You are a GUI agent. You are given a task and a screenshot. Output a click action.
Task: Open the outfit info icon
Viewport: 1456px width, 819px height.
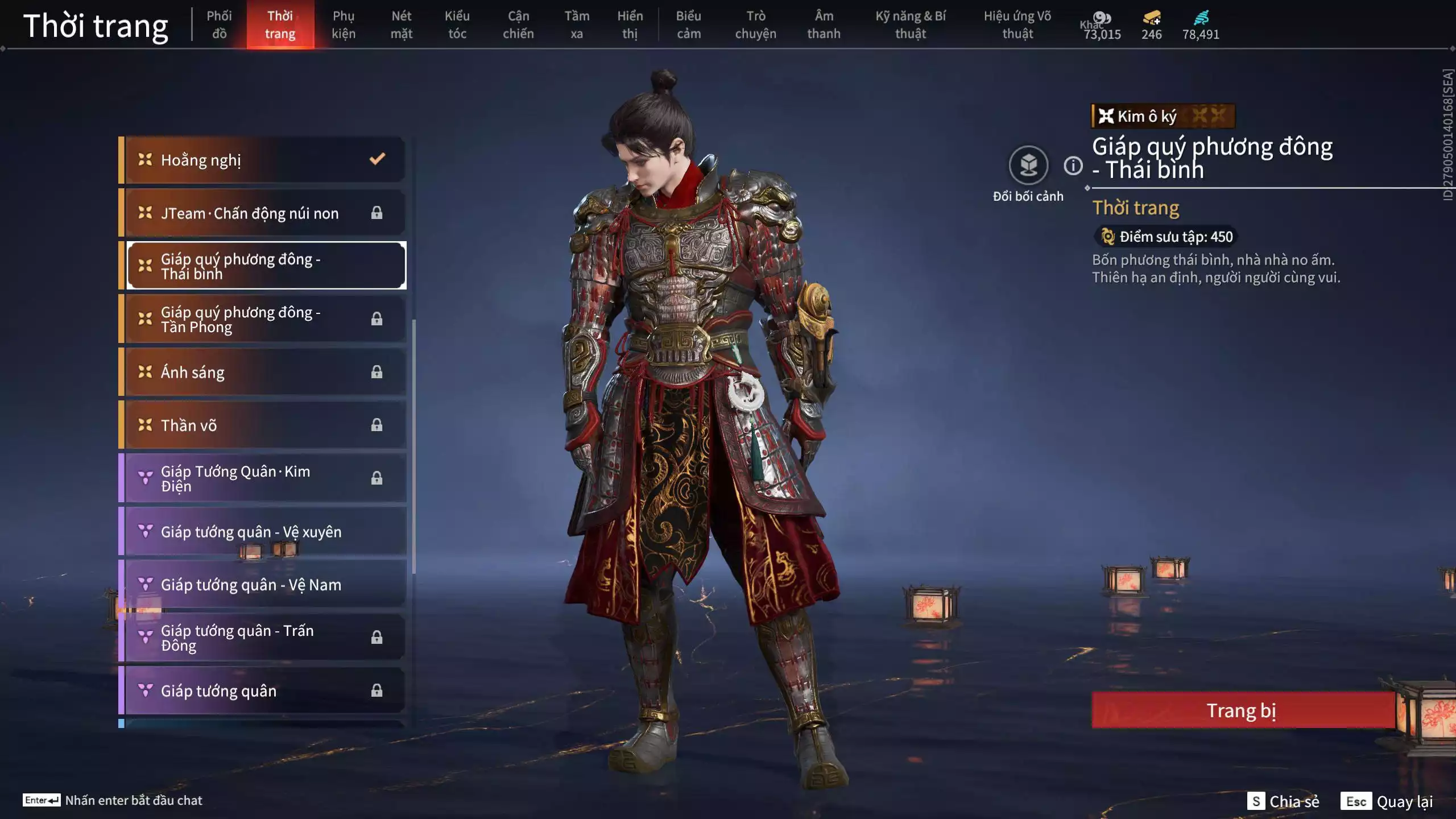pyautogui.click(x=1073, y=166)
